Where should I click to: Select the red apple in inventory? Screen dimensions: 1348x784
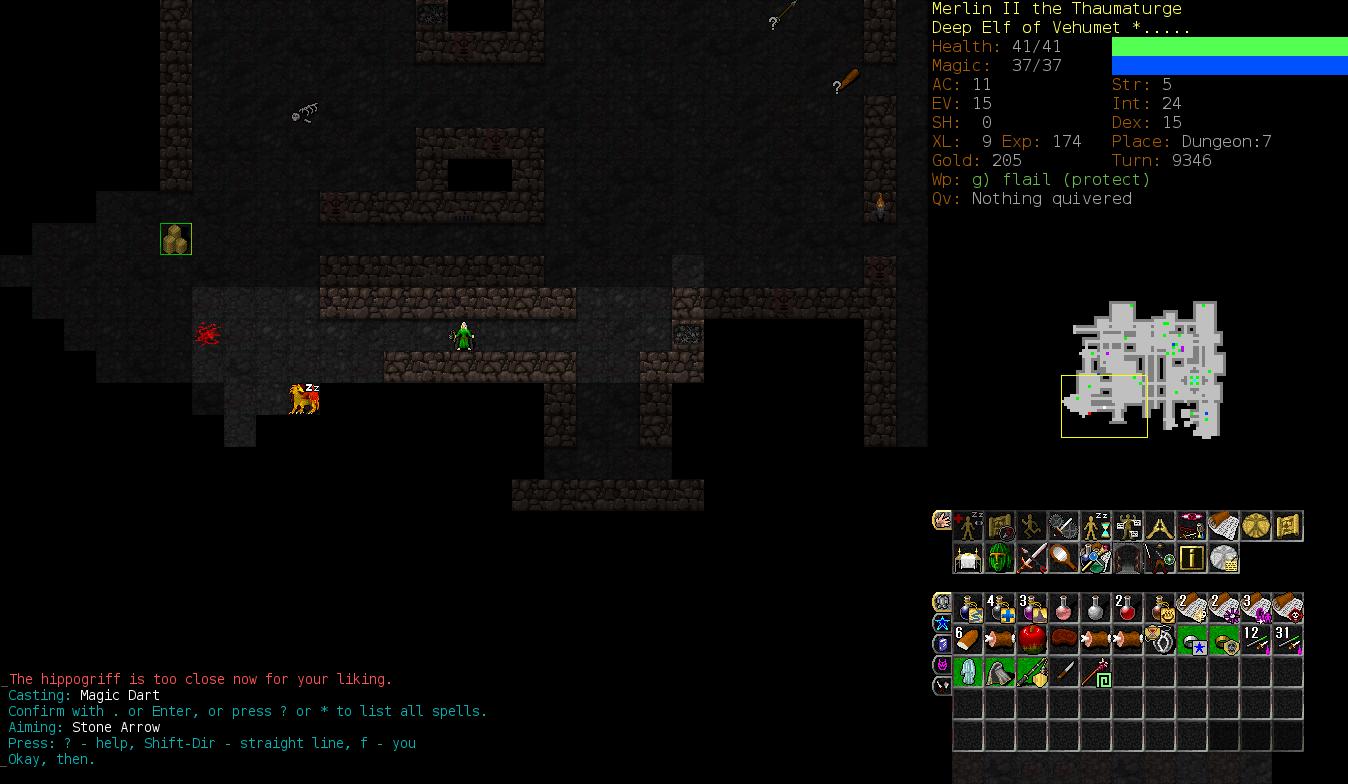point(1032,640)
